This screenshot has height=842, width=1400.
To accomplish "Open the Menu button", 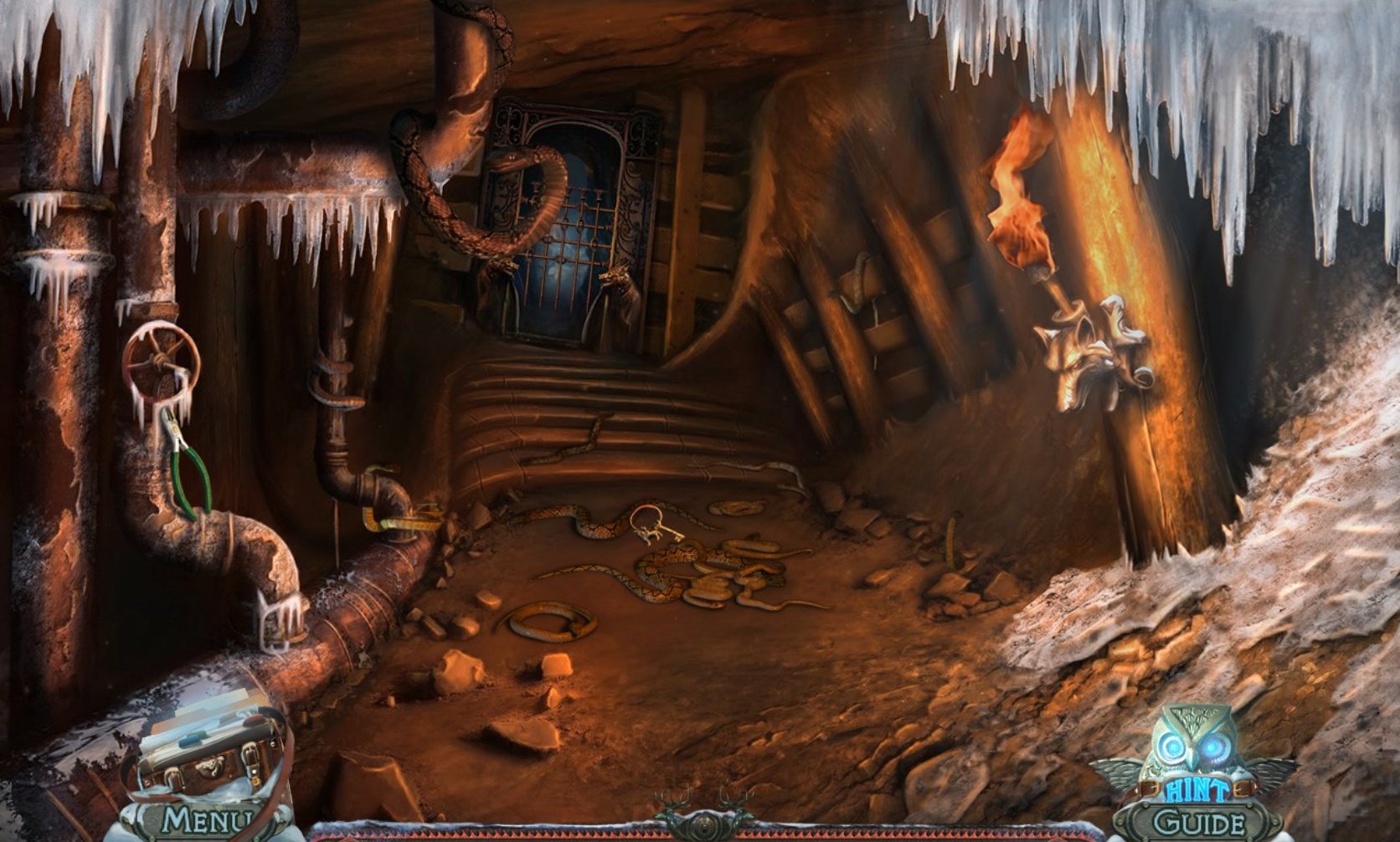I will (x=207, y=820).
